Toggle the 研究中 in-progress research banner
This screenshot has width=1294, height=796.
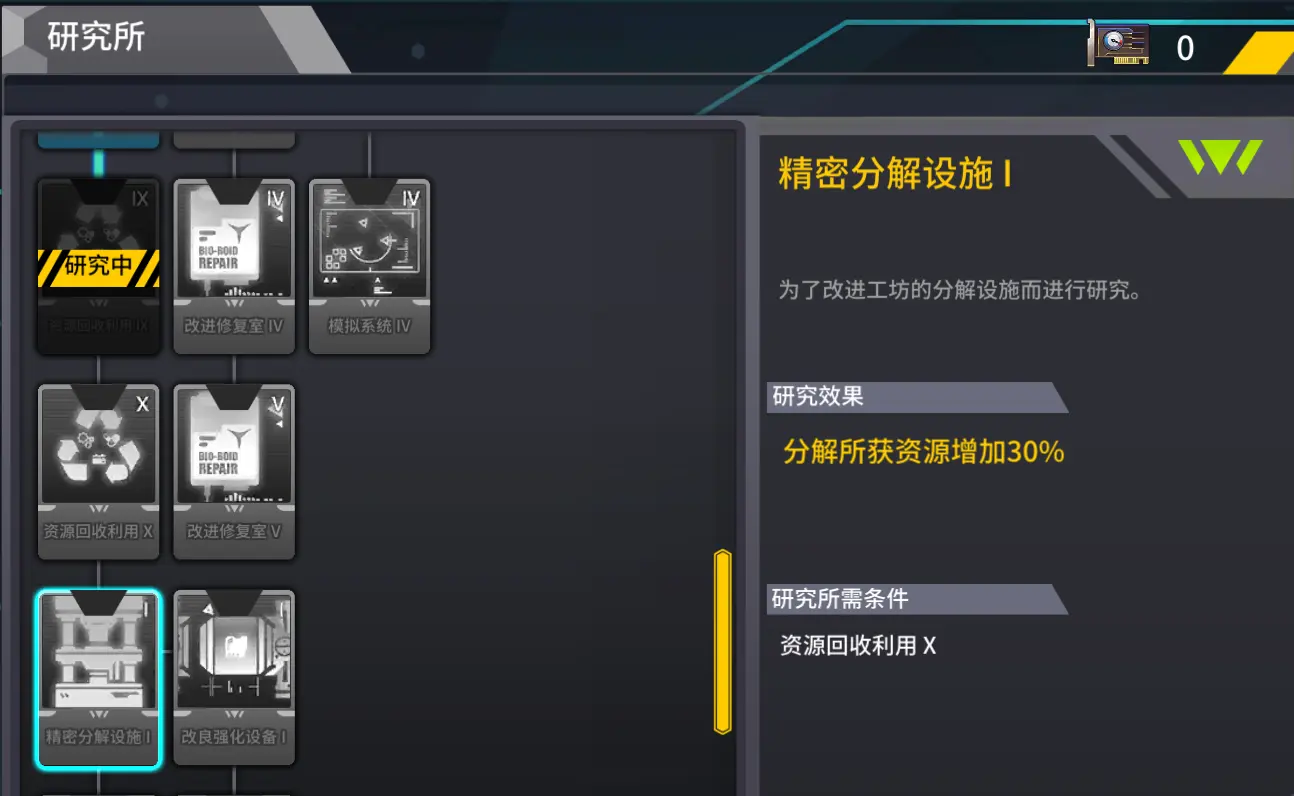point(97,269)
